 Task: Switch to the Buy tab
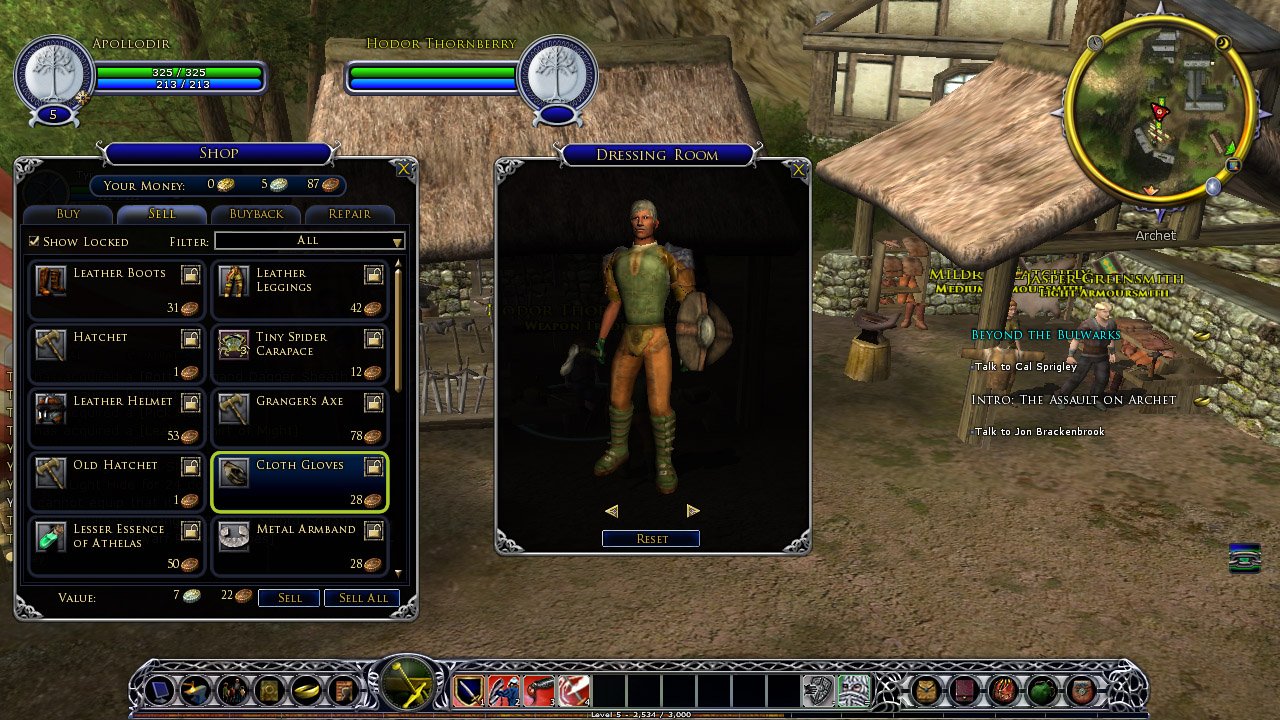pyautogui.click(x=69, y=214)
